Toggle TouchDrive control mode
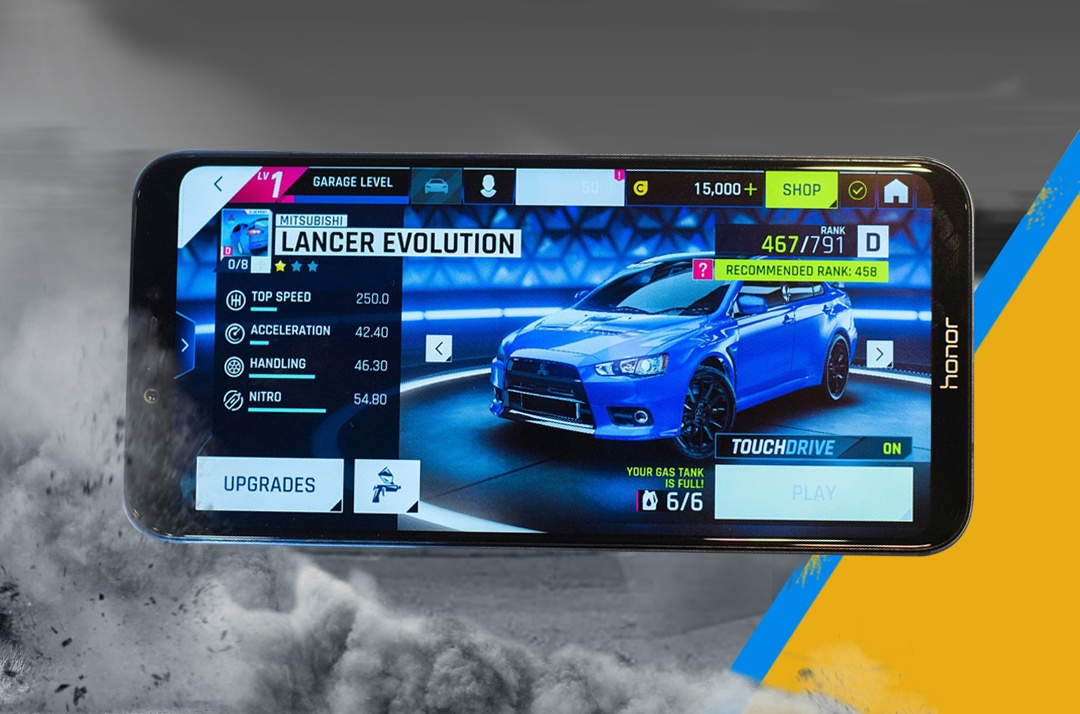 click(813, 448)
